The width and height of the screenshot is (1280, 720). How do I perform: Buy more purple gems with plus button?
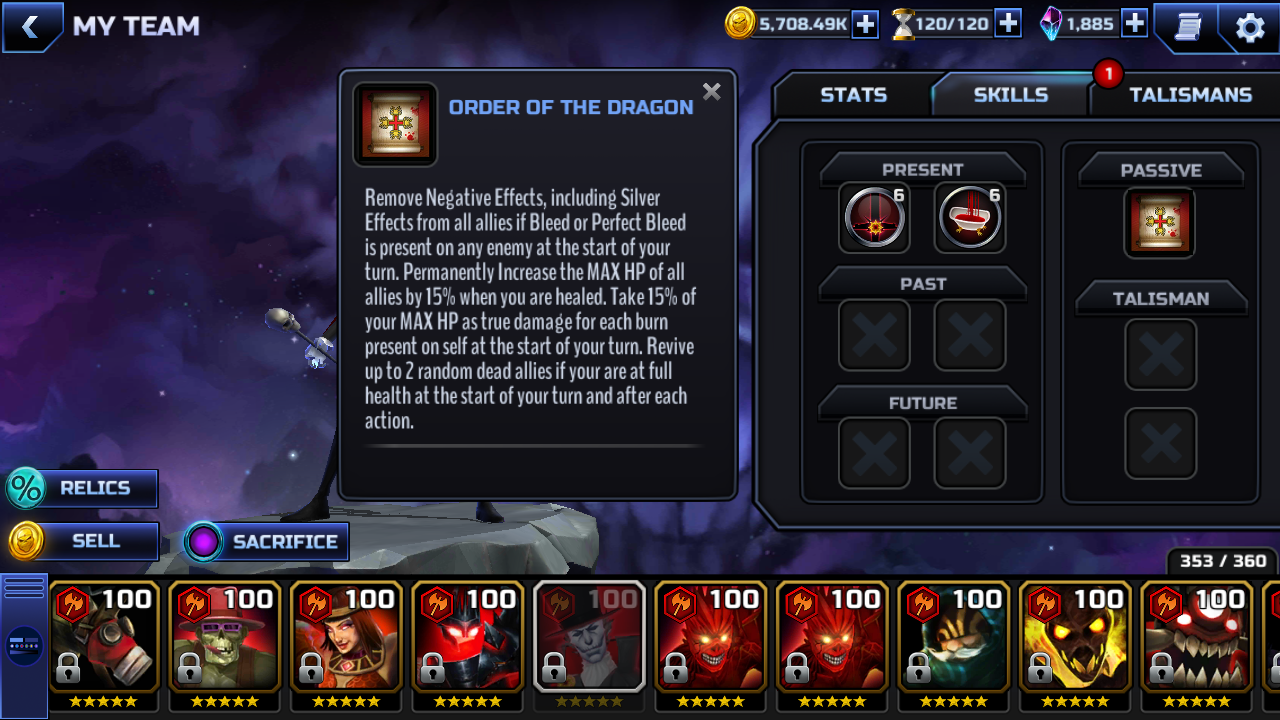click(1134, 24)
